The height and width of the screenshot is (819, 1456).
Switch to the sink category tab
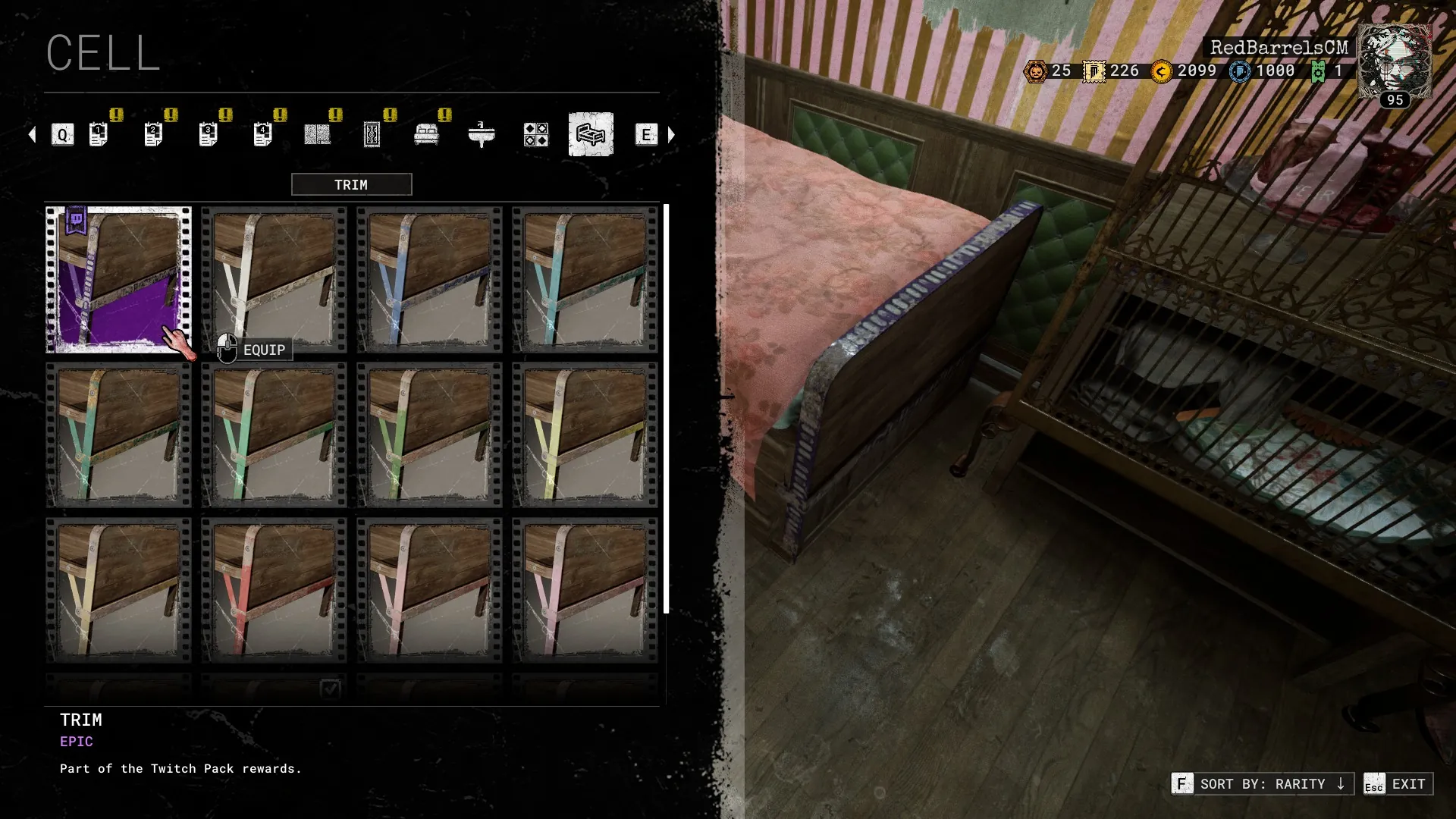point(482,134)
